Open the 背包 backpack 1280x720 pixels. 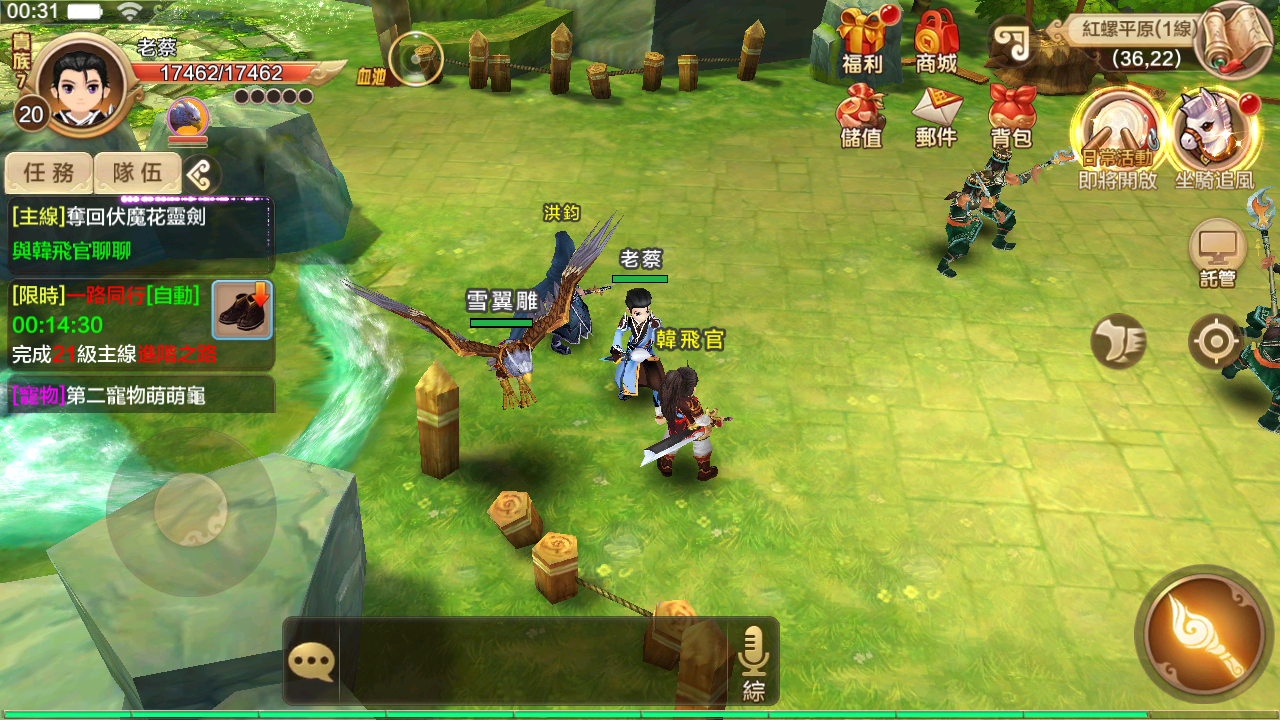pos(1011,113)
